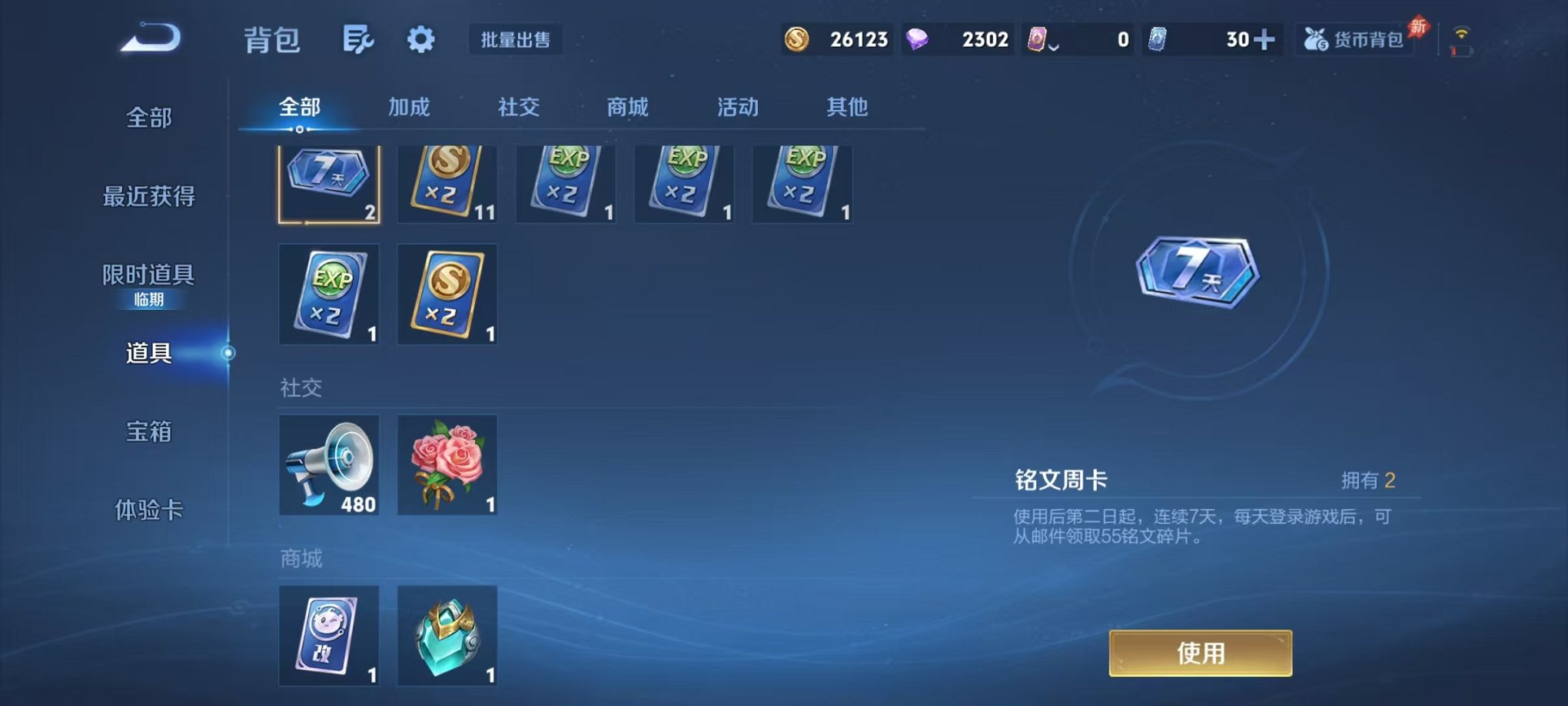The width and height of the screenshot is (1568, 706).
Task: Select the gold S coin x2 card
Action: pos(447,182)
